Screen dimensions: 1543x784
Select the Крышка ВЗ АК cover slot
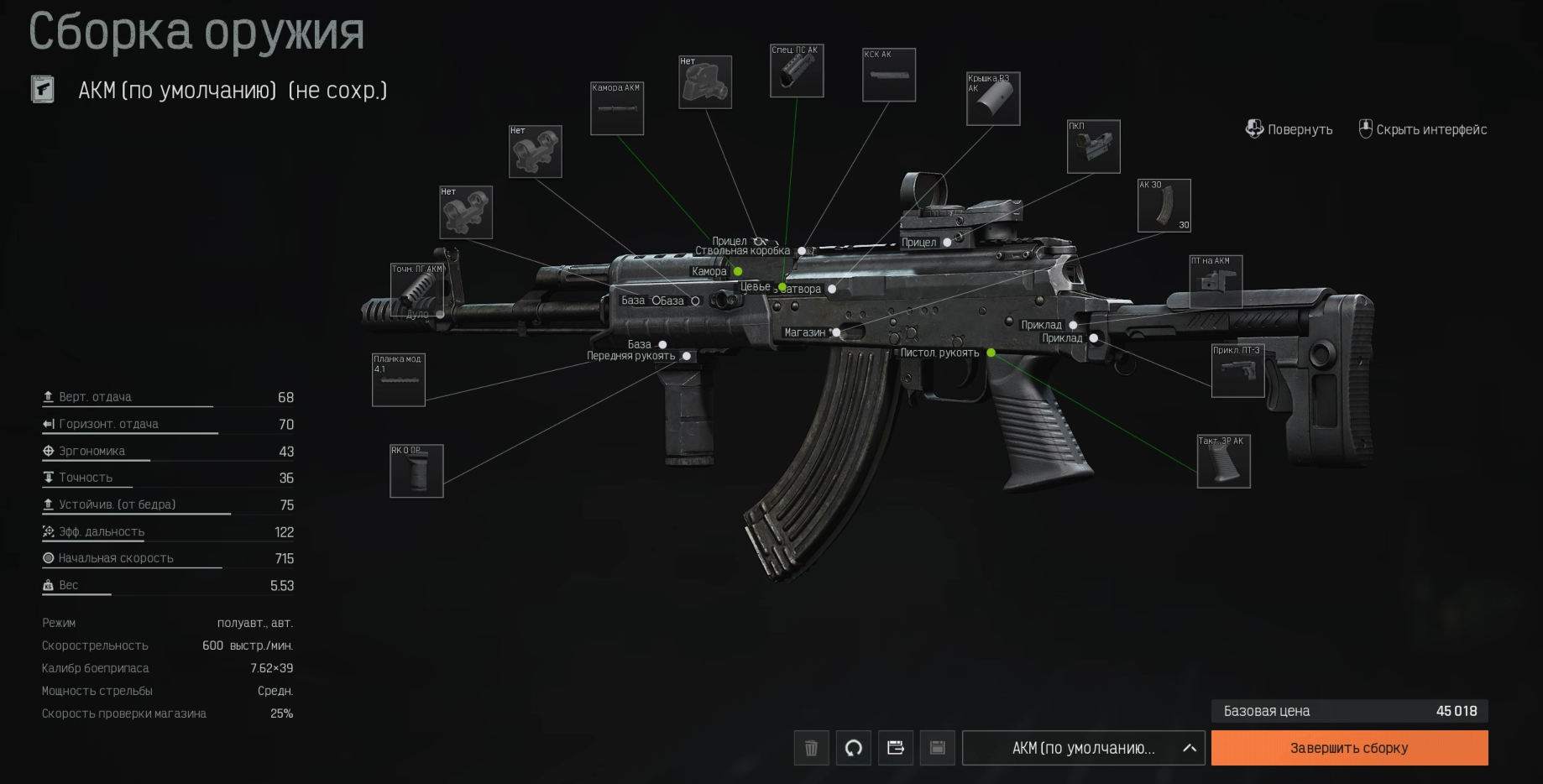coord(993,98)
